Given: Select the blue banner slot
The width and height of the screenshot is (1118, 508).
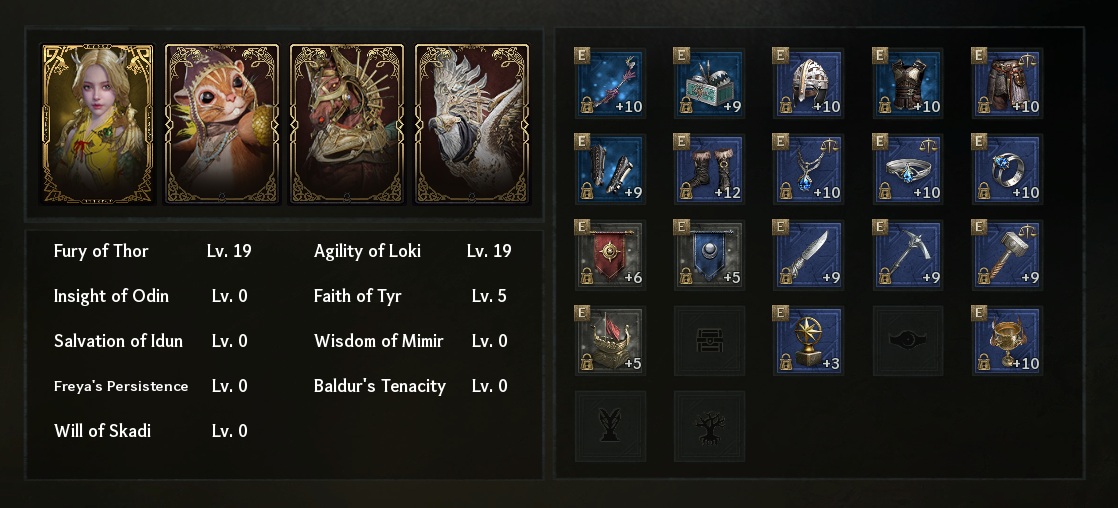Looking at the screenshot, I should (x=709, y=255).
